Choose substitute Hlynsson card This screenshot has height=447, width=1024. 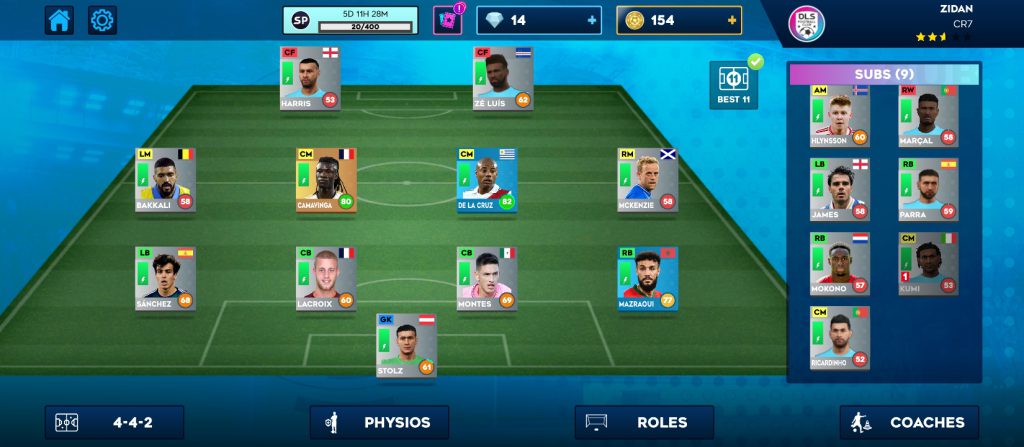tap(840, 116)
